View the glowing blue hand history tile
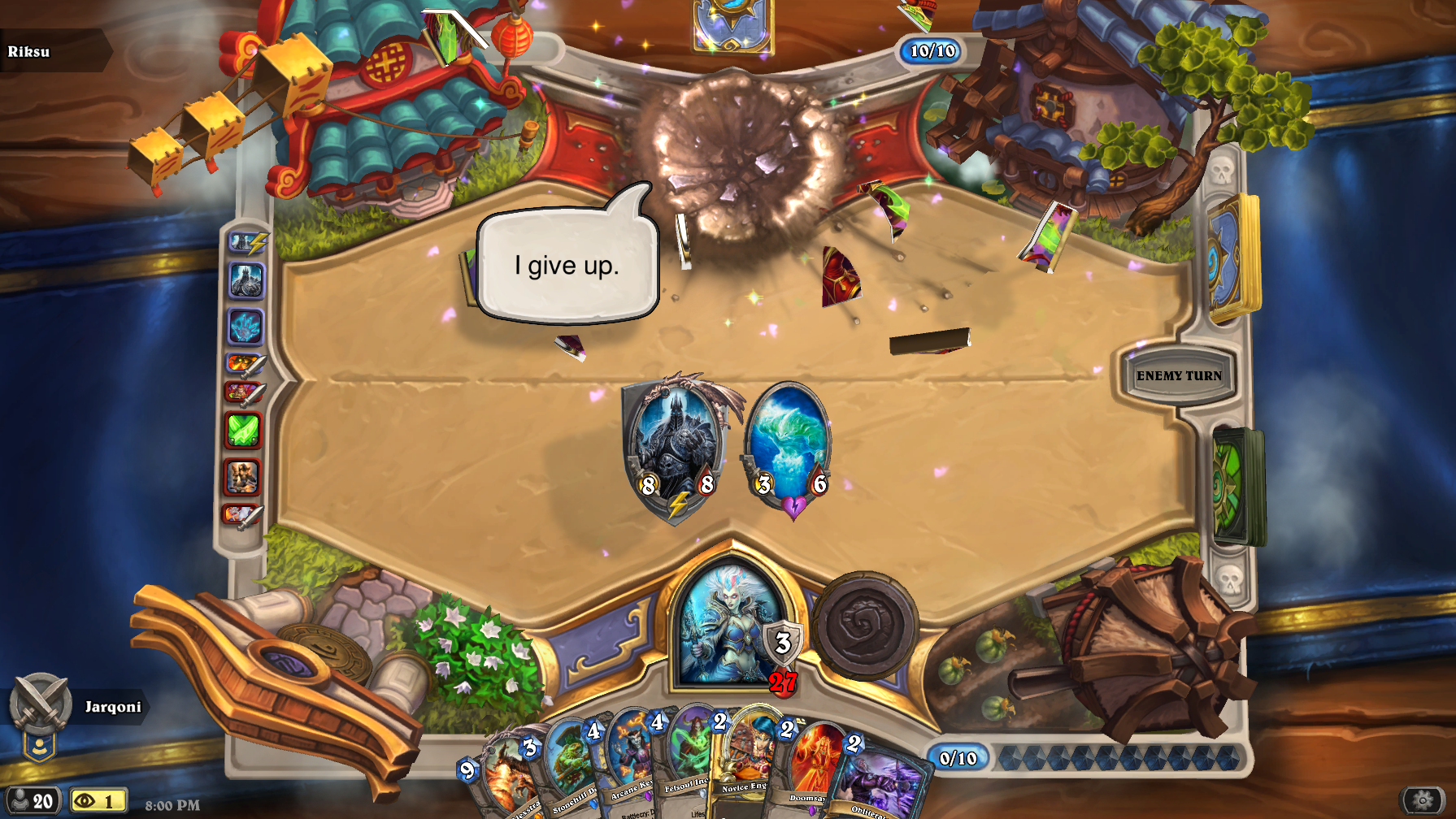 [x=245, y=327]
